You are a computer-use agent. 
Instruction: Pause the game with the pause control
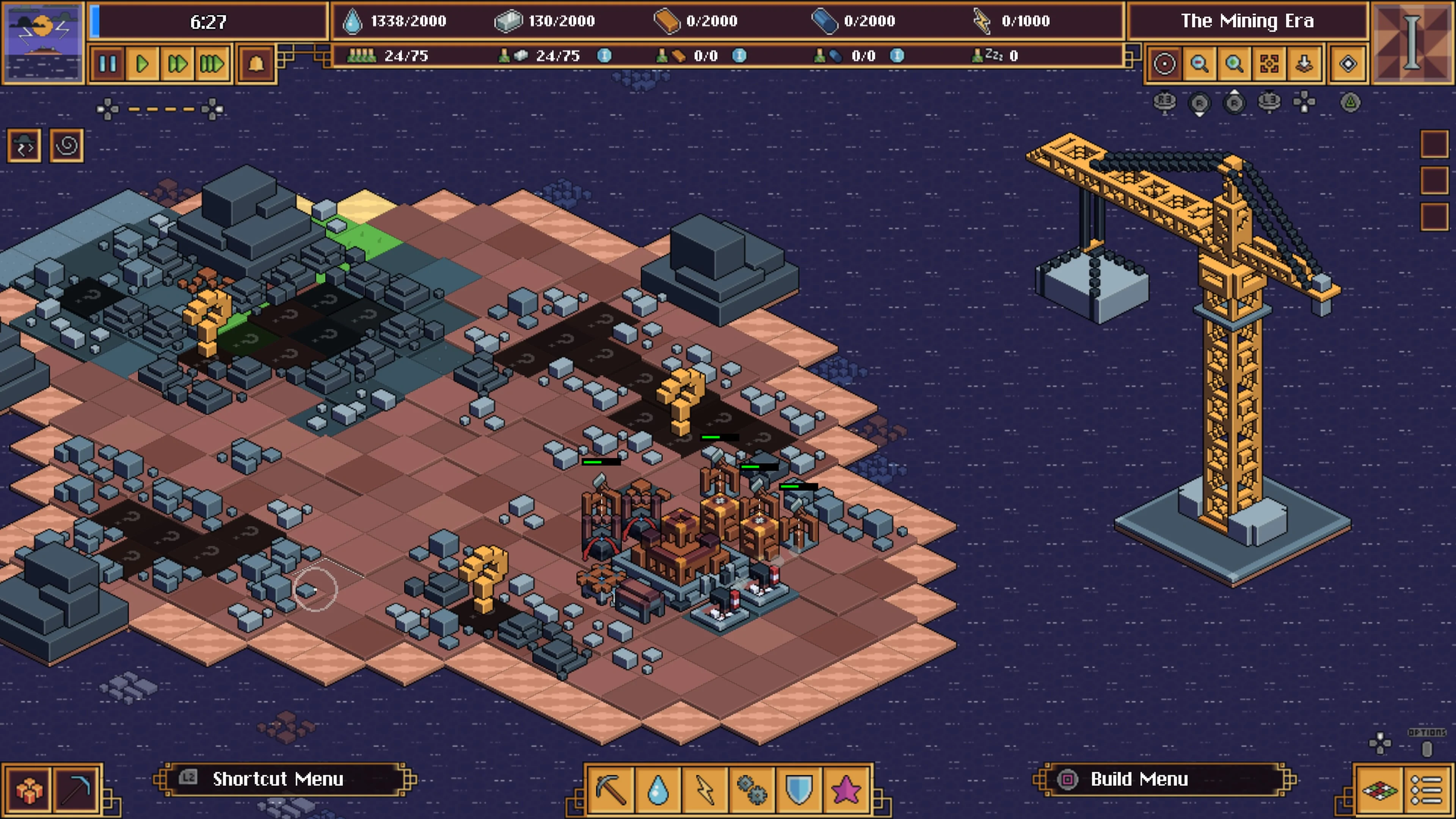[108, 64]
